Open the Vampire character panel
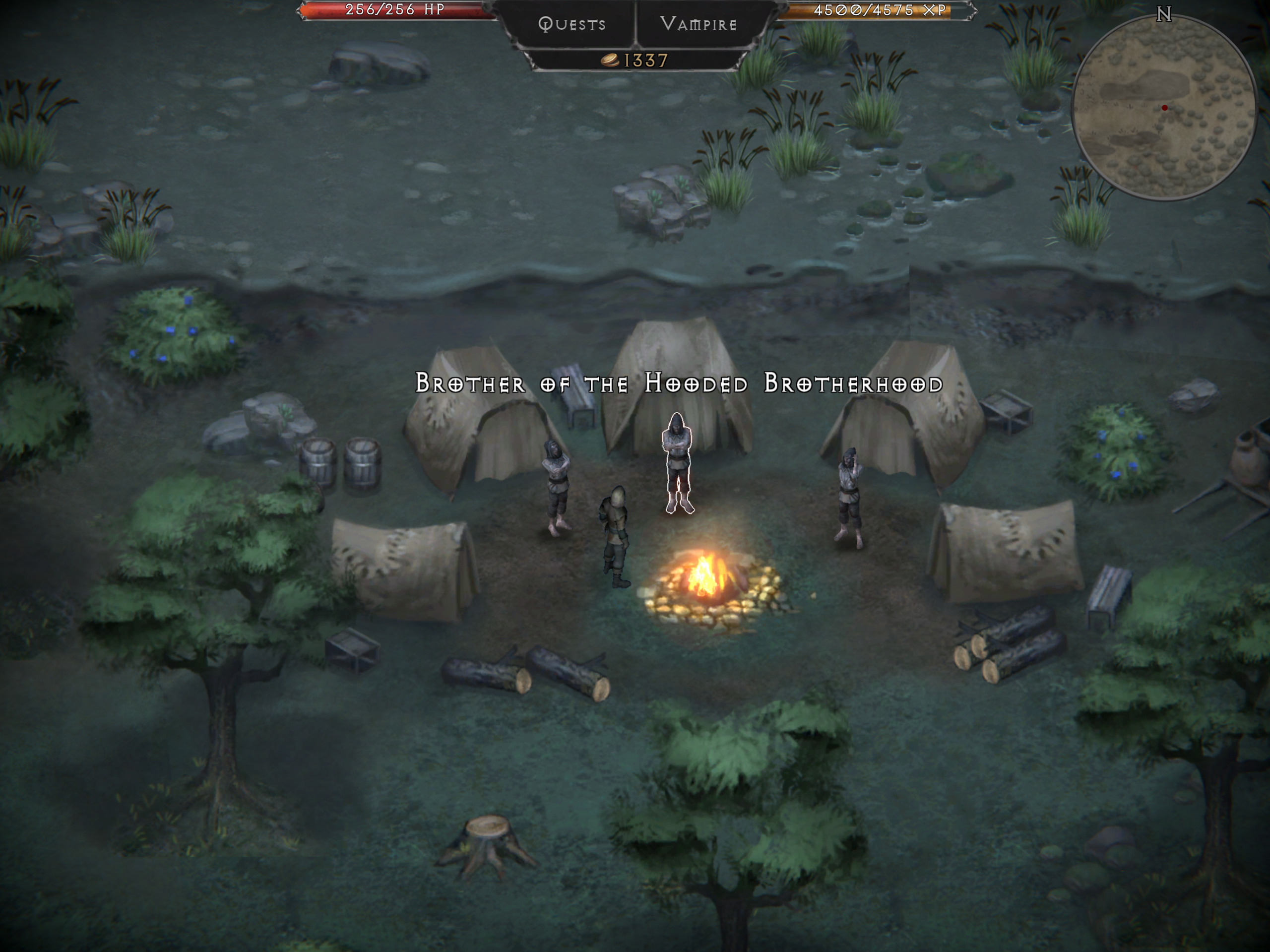 coord(698,24)
